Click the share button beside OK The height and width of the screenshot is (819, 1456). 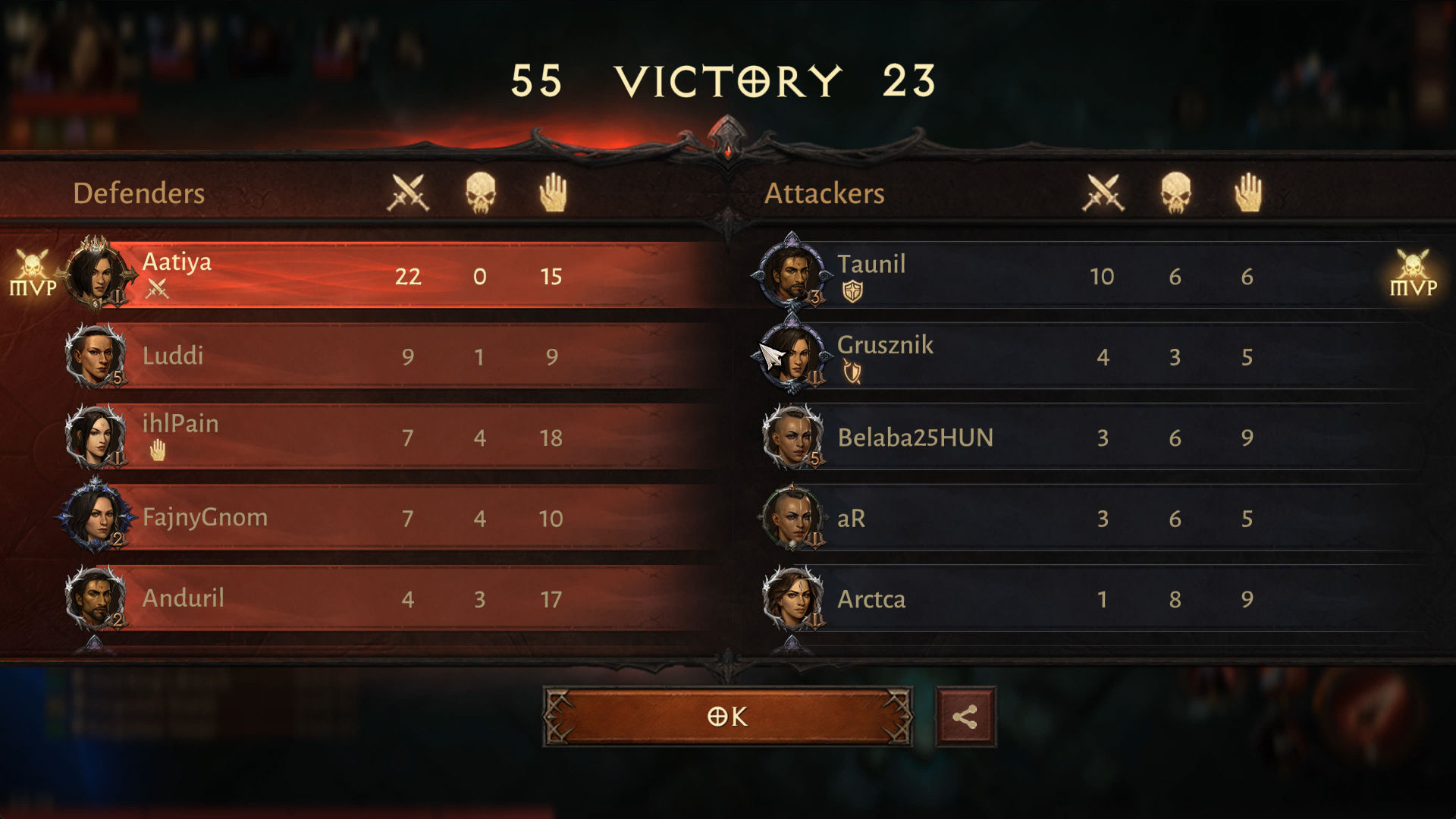[x=965, y=717]
